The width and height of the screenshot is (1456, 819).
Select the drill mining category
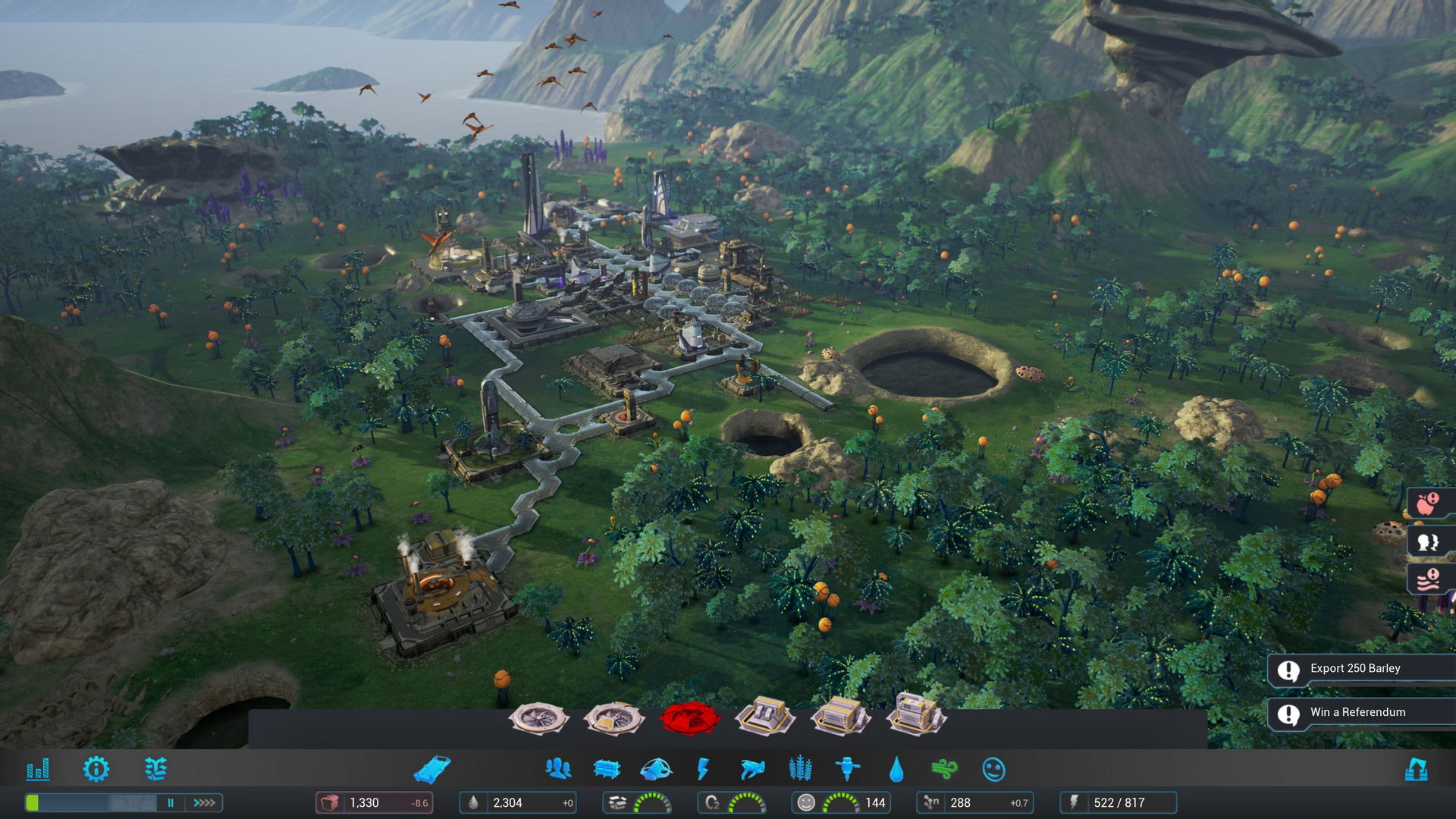coord(848,770)
